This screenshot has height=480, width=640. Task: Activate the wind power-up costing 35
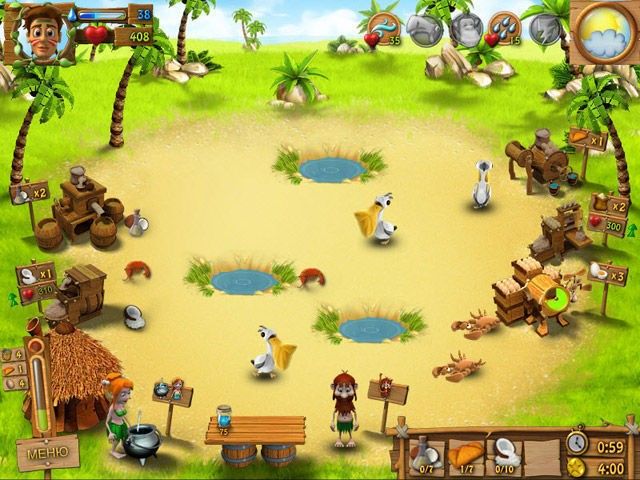(x=383, y=28)
